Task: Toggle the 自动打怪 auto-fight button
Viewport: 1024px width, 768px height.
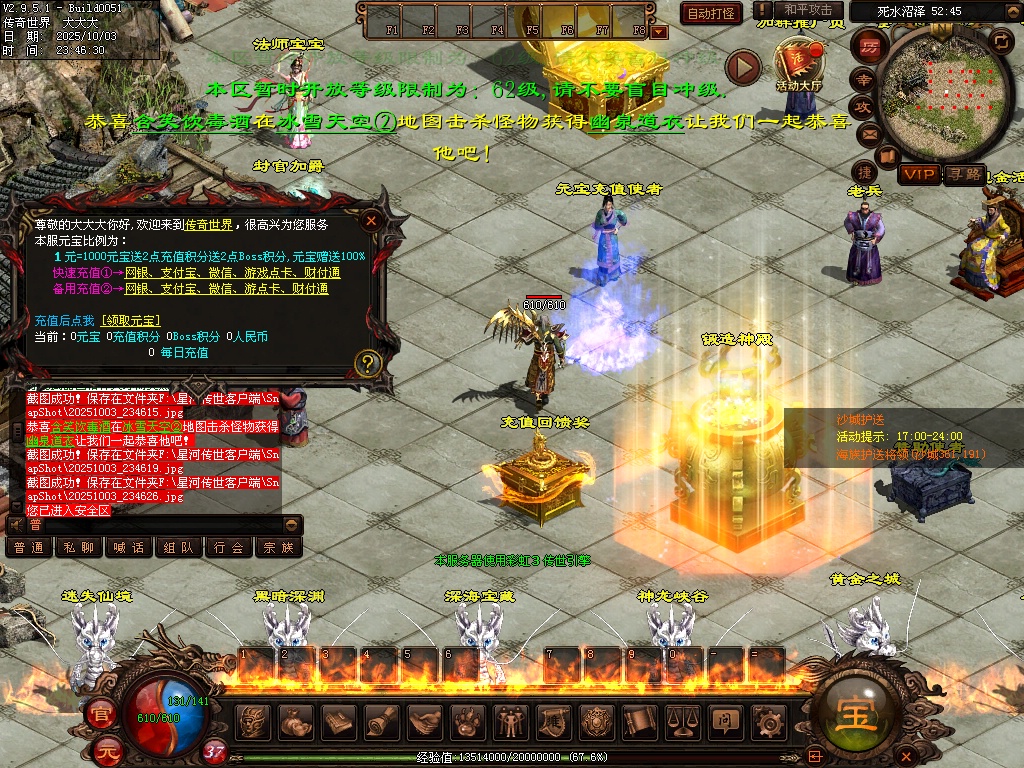Action: [711, 14]
